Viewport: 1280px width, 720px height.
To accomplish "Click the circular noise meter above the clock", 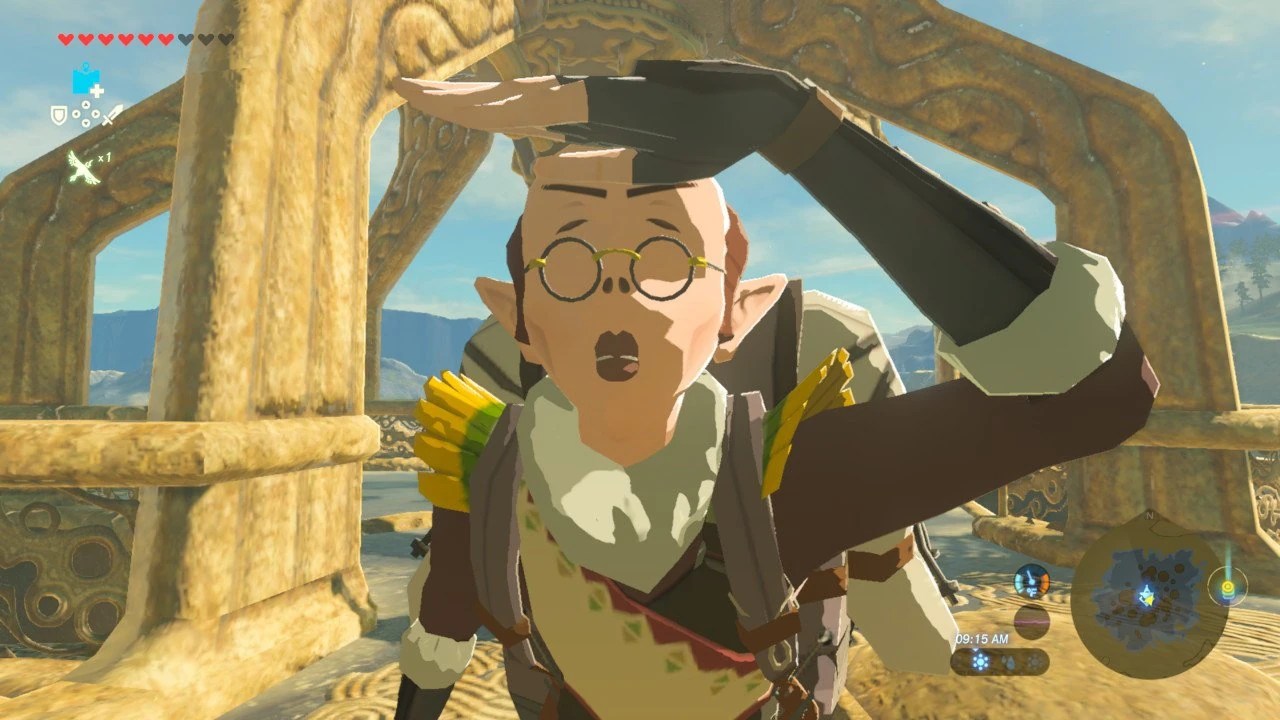I will (x=1031, y=621).
